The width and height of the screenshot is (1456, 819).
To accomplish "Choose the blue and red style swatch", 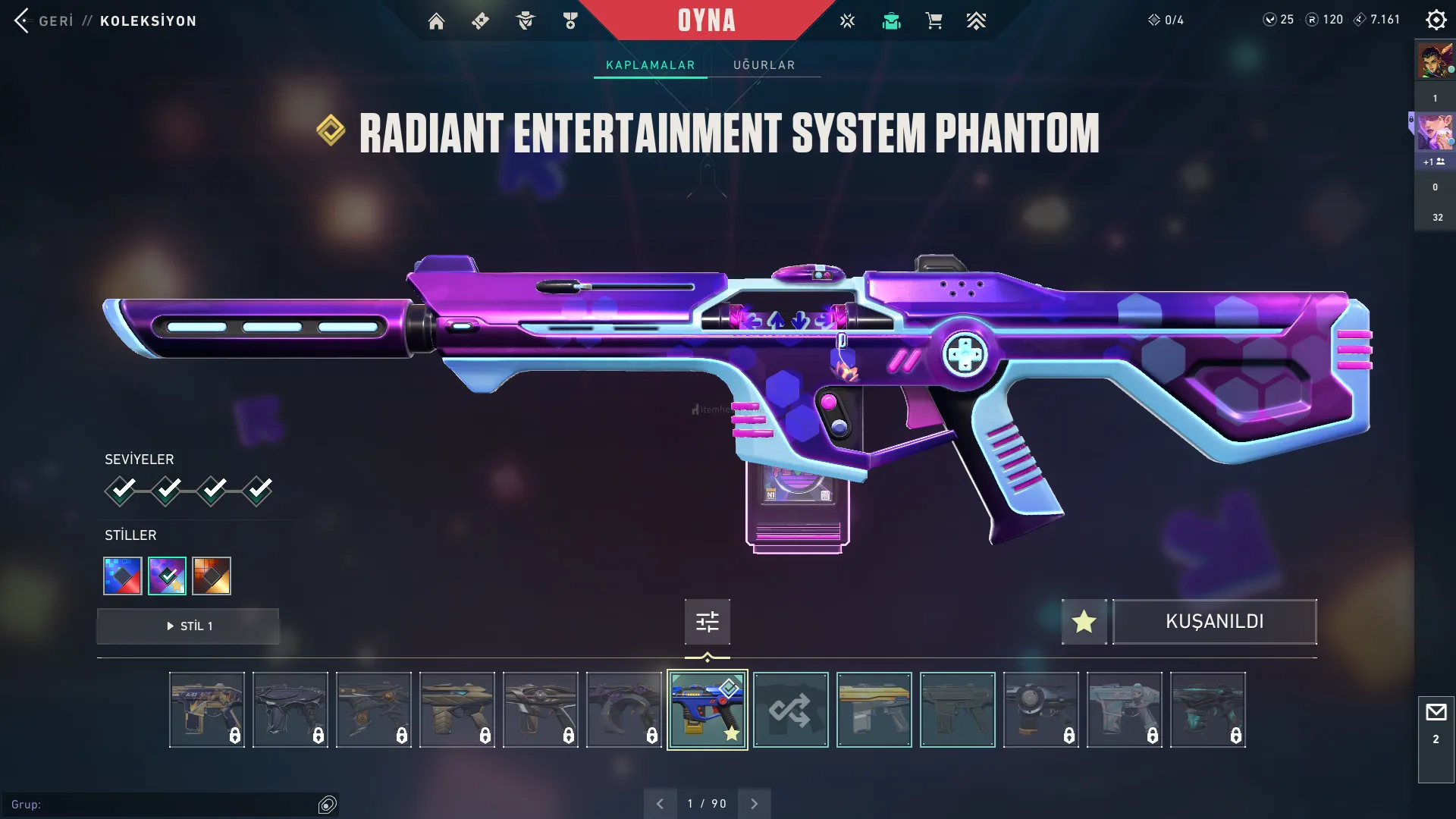I will (123, 576).
